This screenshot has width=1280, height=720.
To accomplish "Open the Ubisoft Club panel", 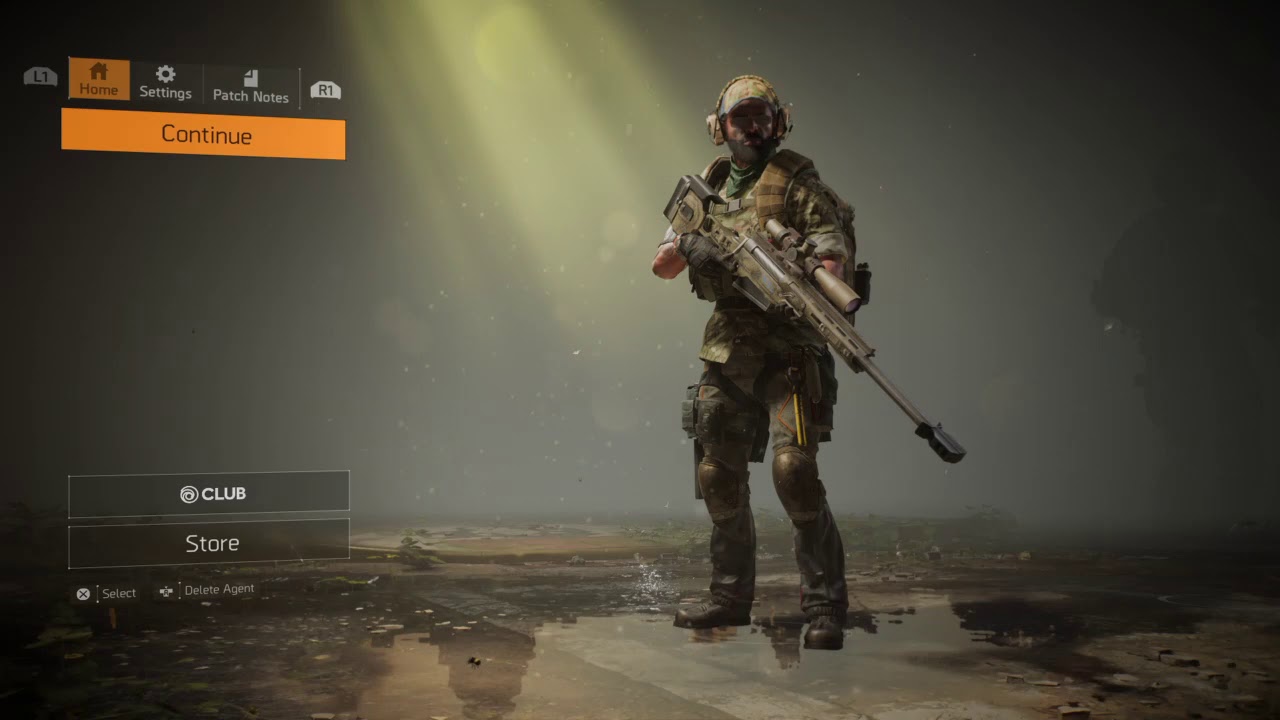I will coord(209,494).
